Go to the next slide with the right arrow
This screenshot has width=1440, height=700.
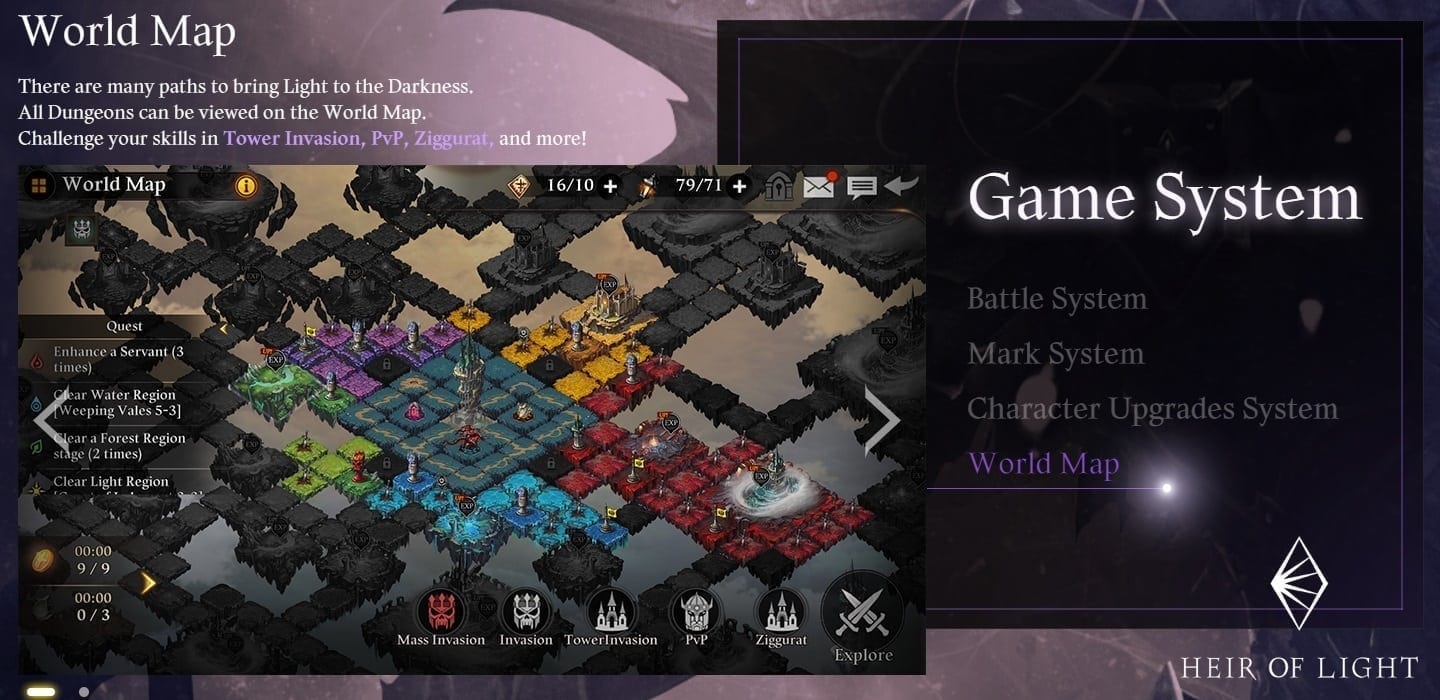881,421
